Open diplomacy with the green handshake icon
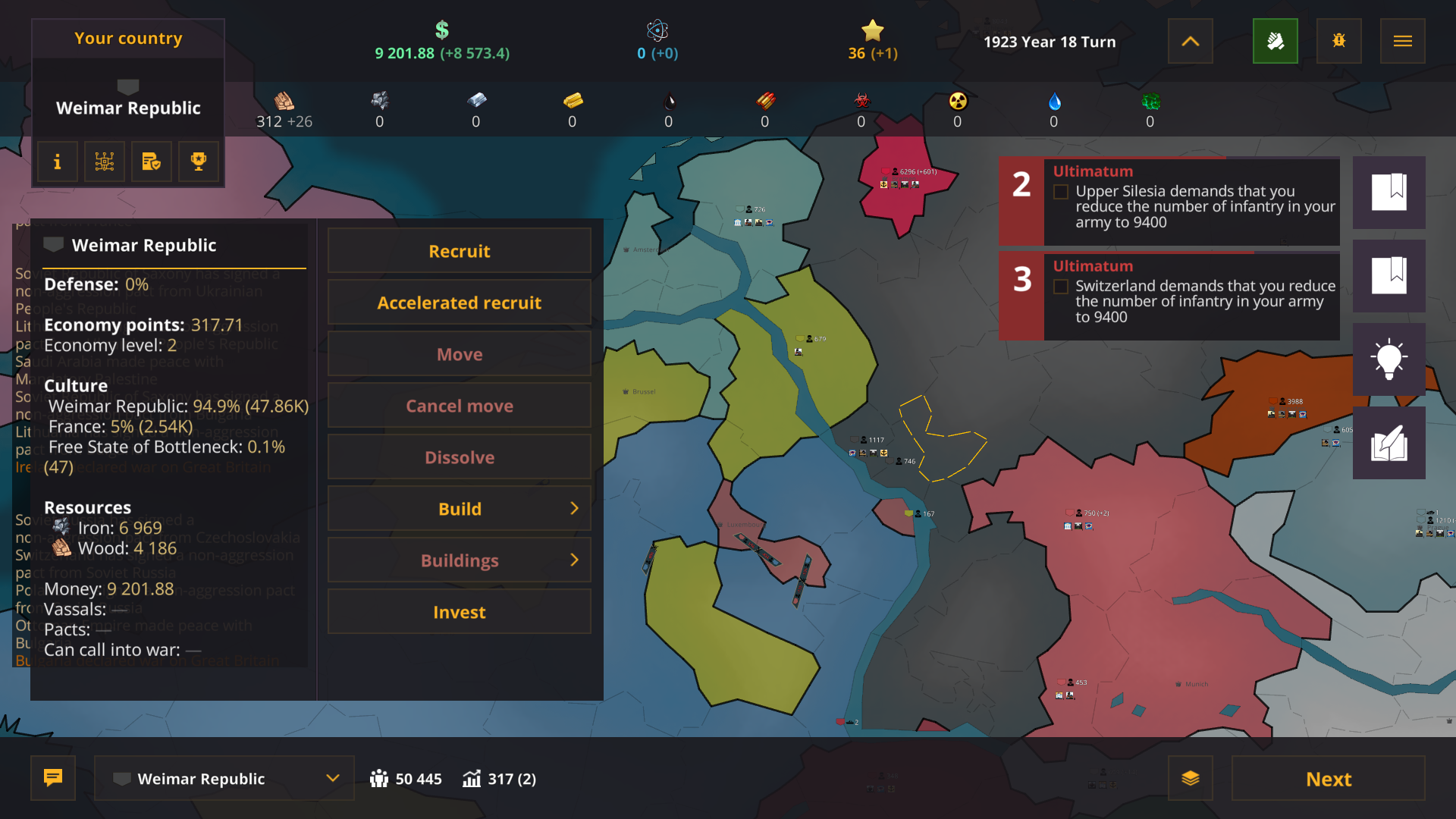 [x=1276, y=41]
